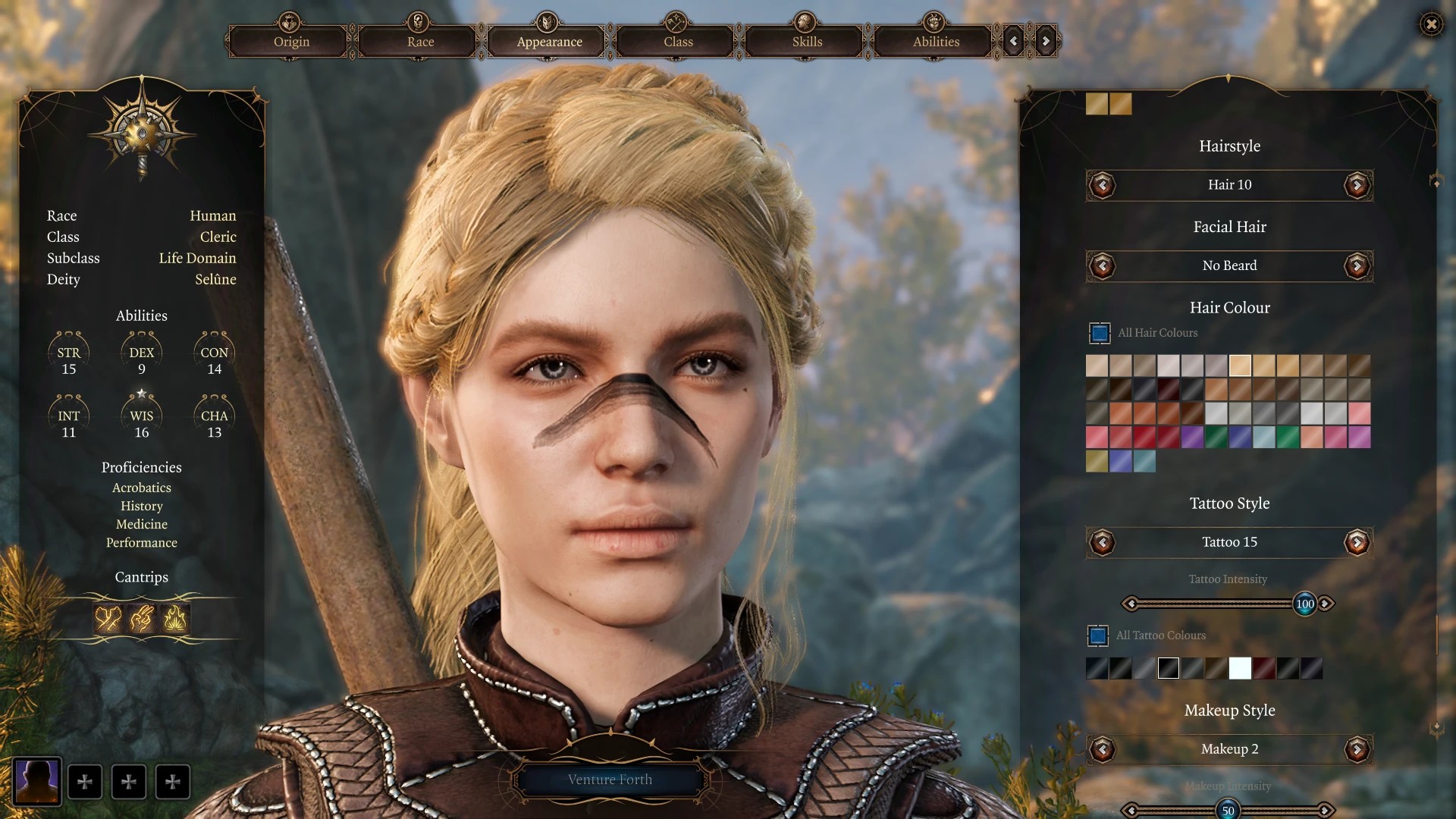Go to the Skills tab
Viewport: 1456px width, 819px height.
pos(807,42)
